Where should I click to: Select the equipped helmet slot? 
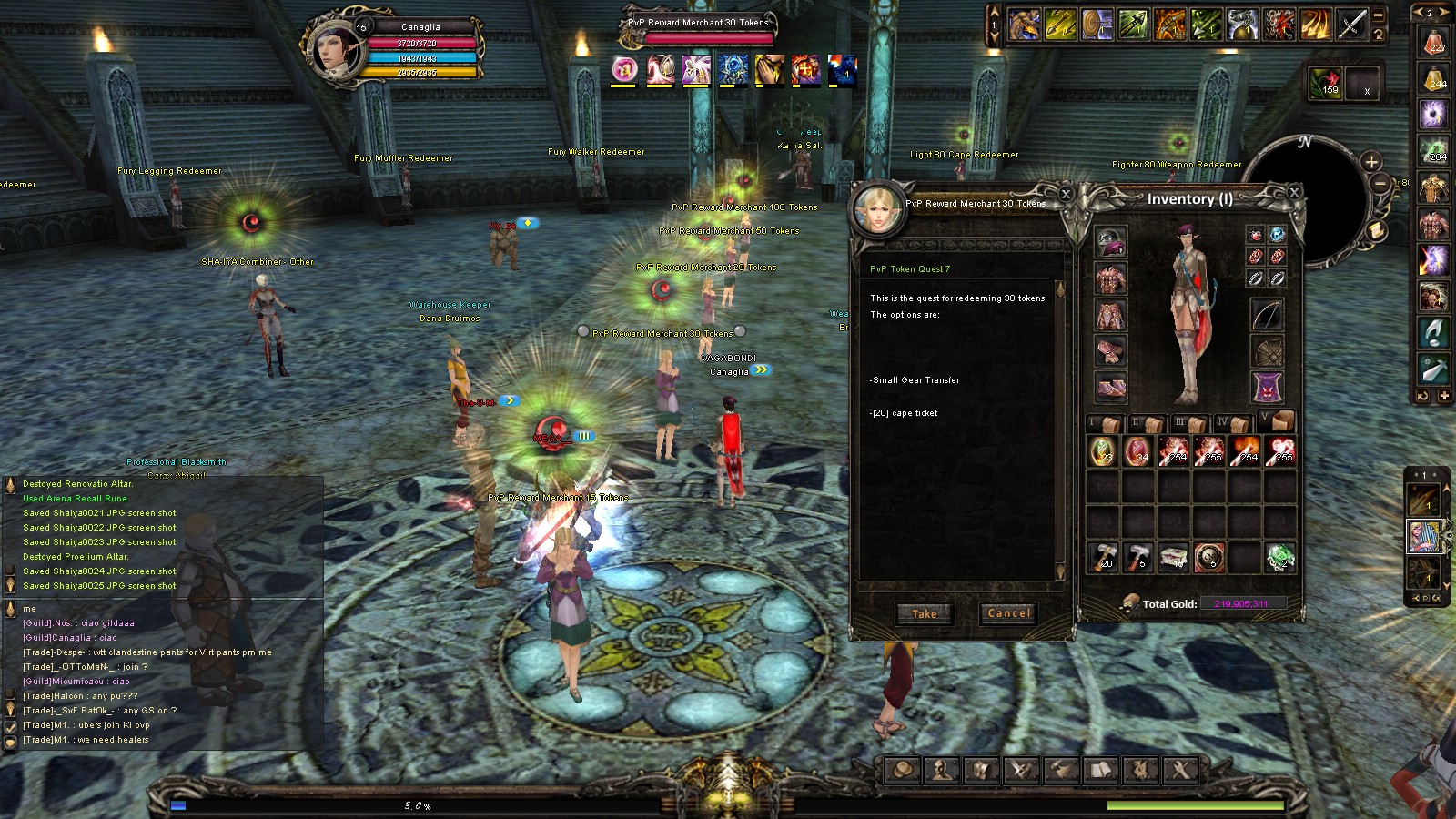click(x=1110, y=243)
